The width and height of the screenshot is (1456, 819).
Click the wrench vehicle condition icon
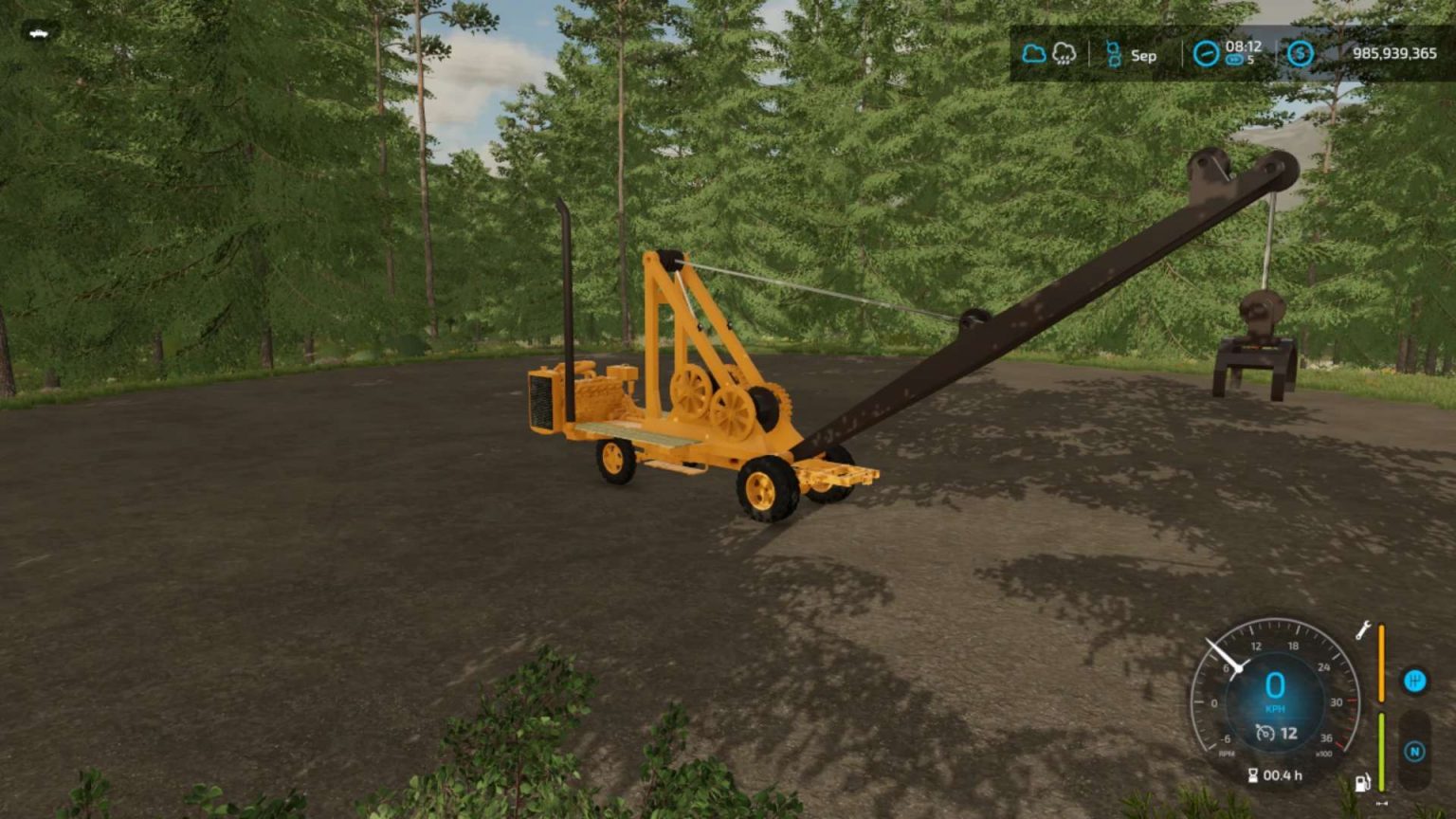(1364, 631)
